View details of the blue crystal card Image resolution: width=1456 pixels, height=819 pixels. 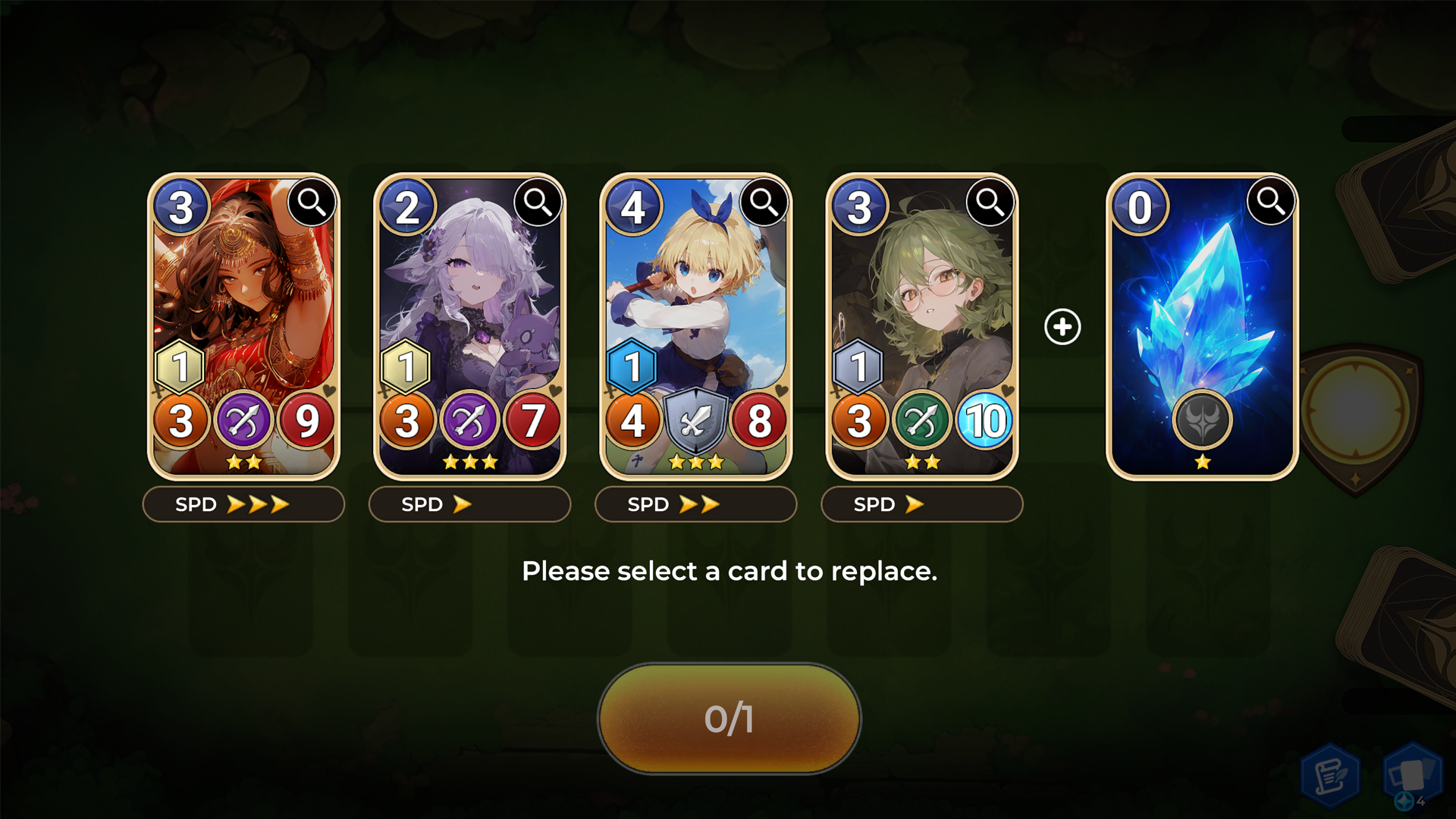1270,202
